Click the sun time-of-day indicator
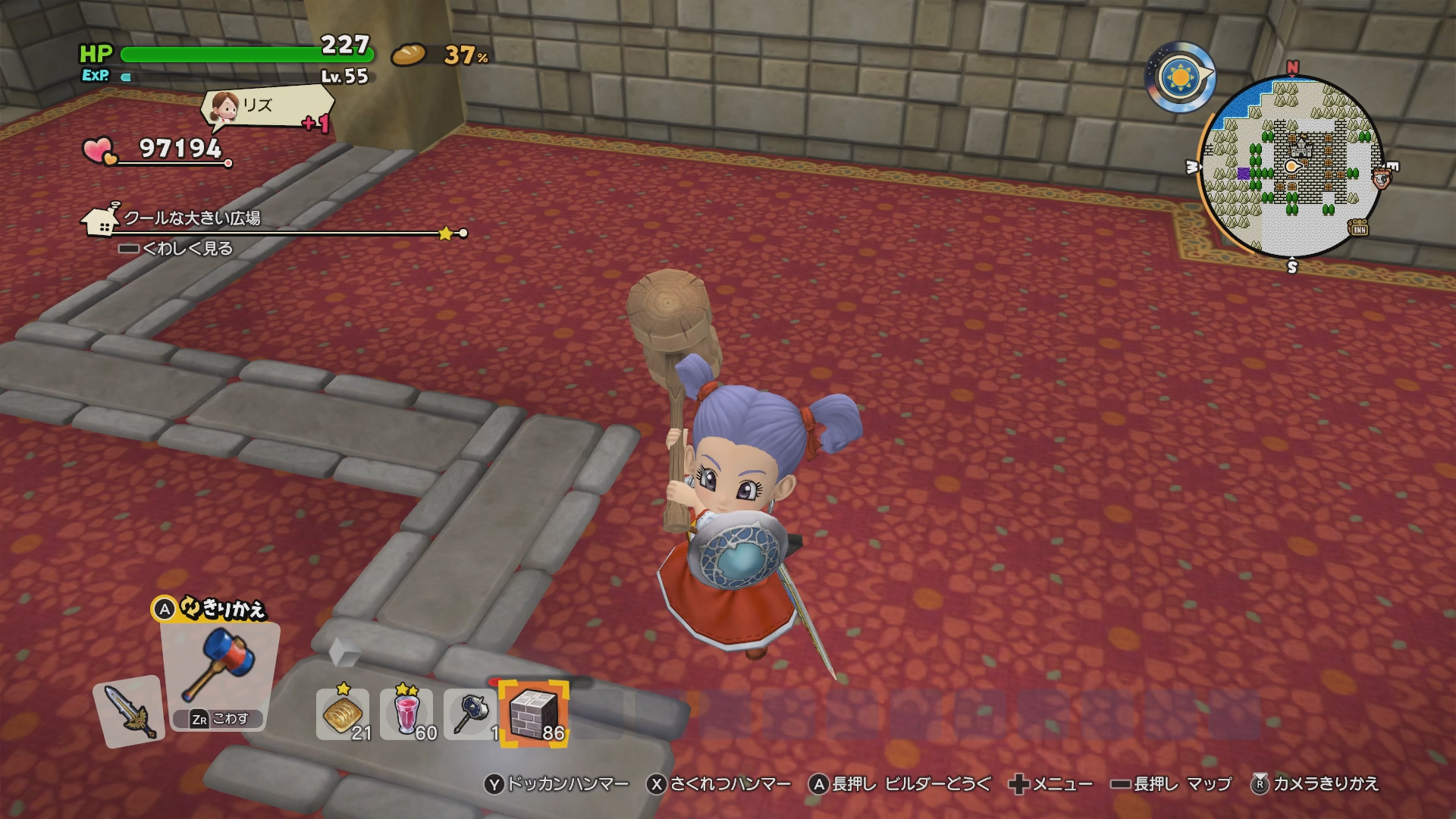Image resolution: width=1456 pixels, height=819 pixels. tap(1180, 77)
